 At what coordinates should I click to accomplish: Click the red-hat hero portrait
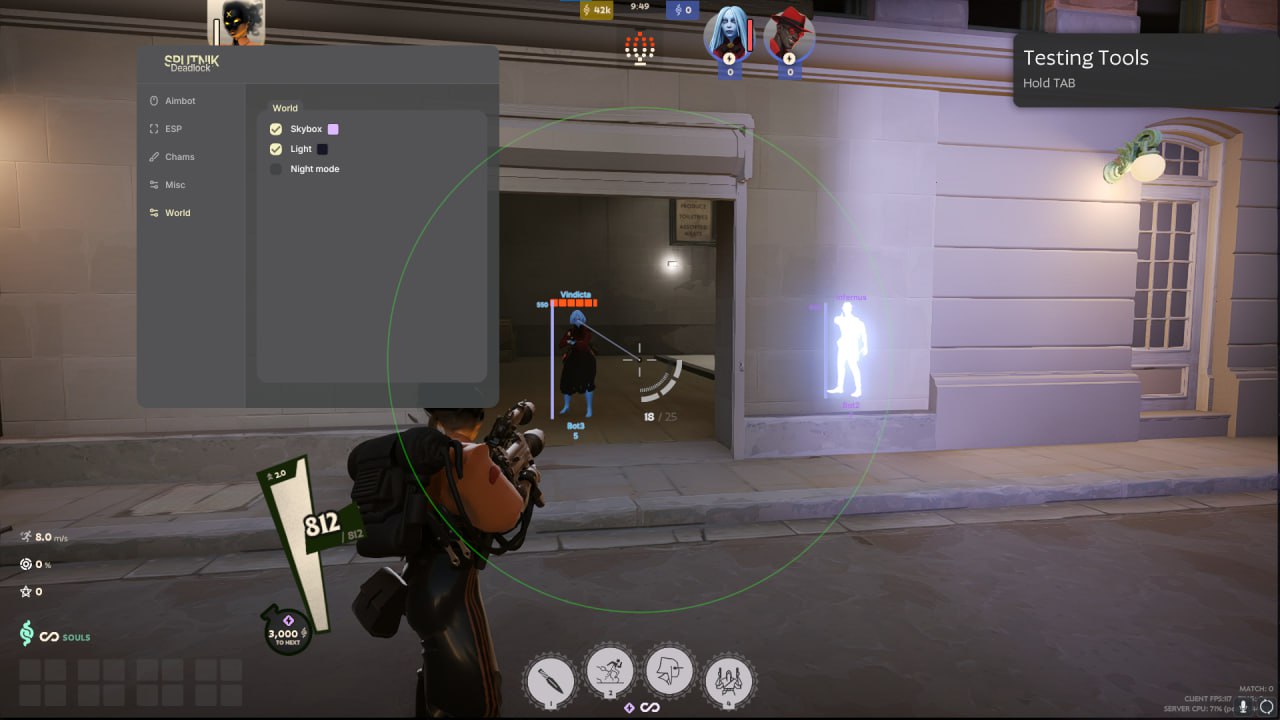coord(788,35)
